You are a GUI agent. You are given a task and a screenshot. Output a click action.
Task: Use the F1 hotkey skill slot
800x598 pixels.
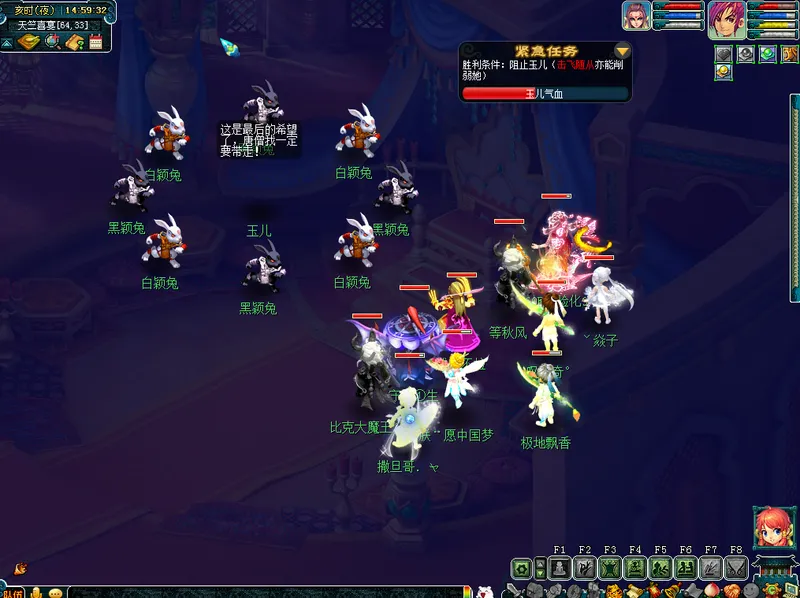(560, 569)
